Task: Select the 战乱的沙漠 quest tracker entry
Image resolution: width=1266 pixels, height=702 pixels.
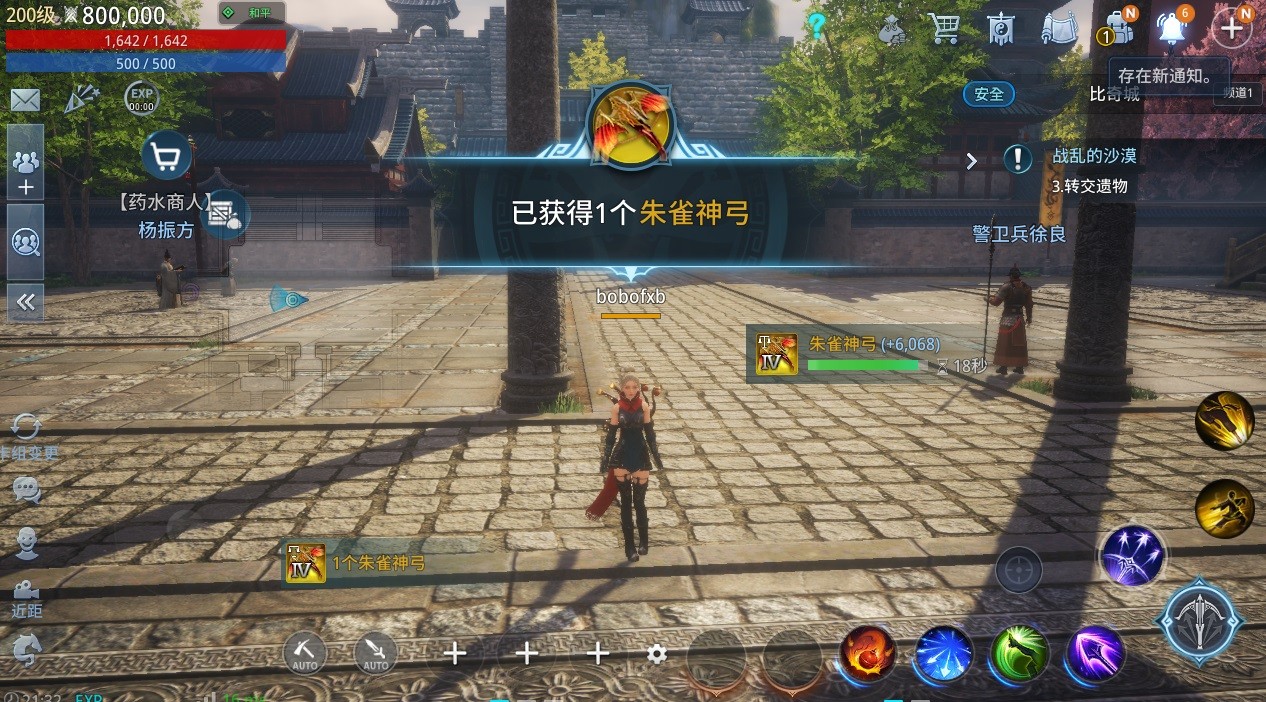Action: point(1093,157)
